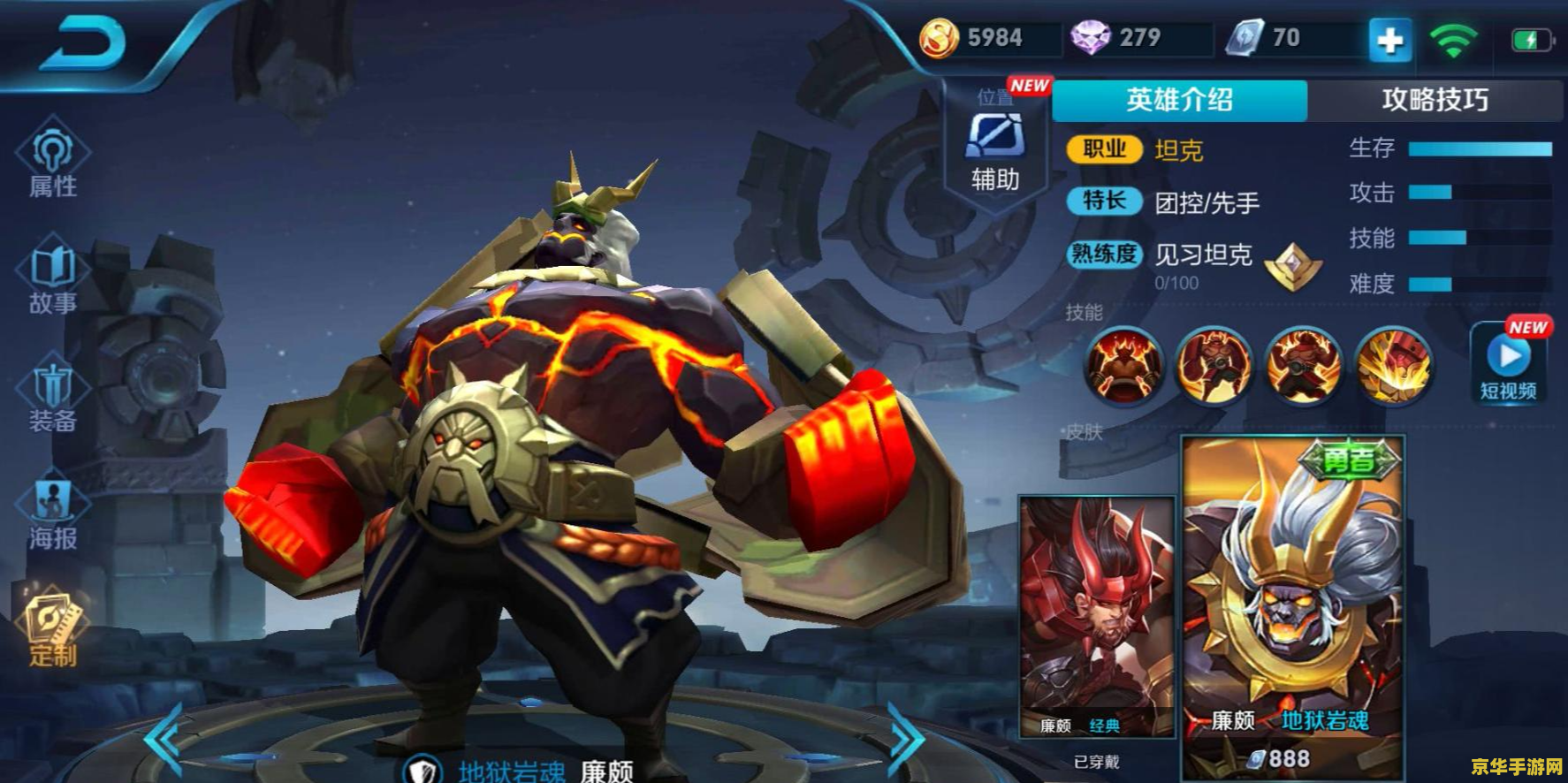Select the first skill icon

coord(1123,364)
